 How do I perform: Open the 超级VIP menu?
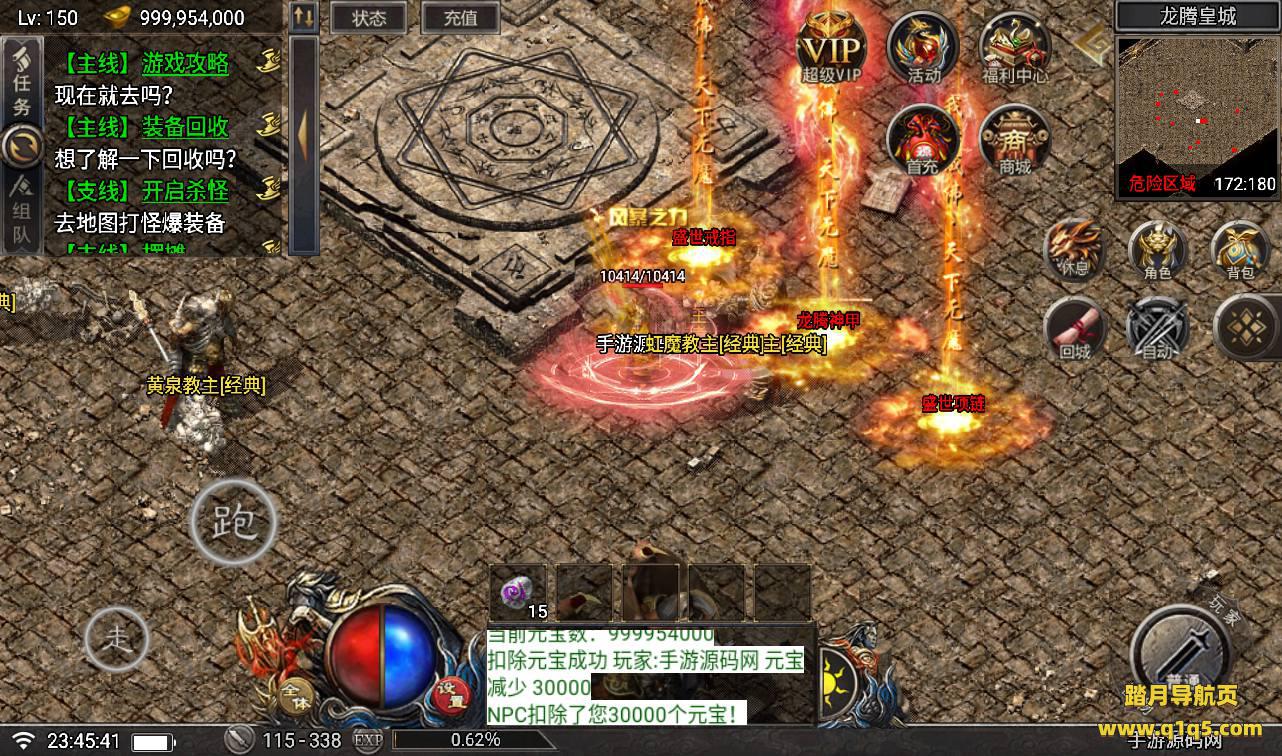[x=830, y=48]
